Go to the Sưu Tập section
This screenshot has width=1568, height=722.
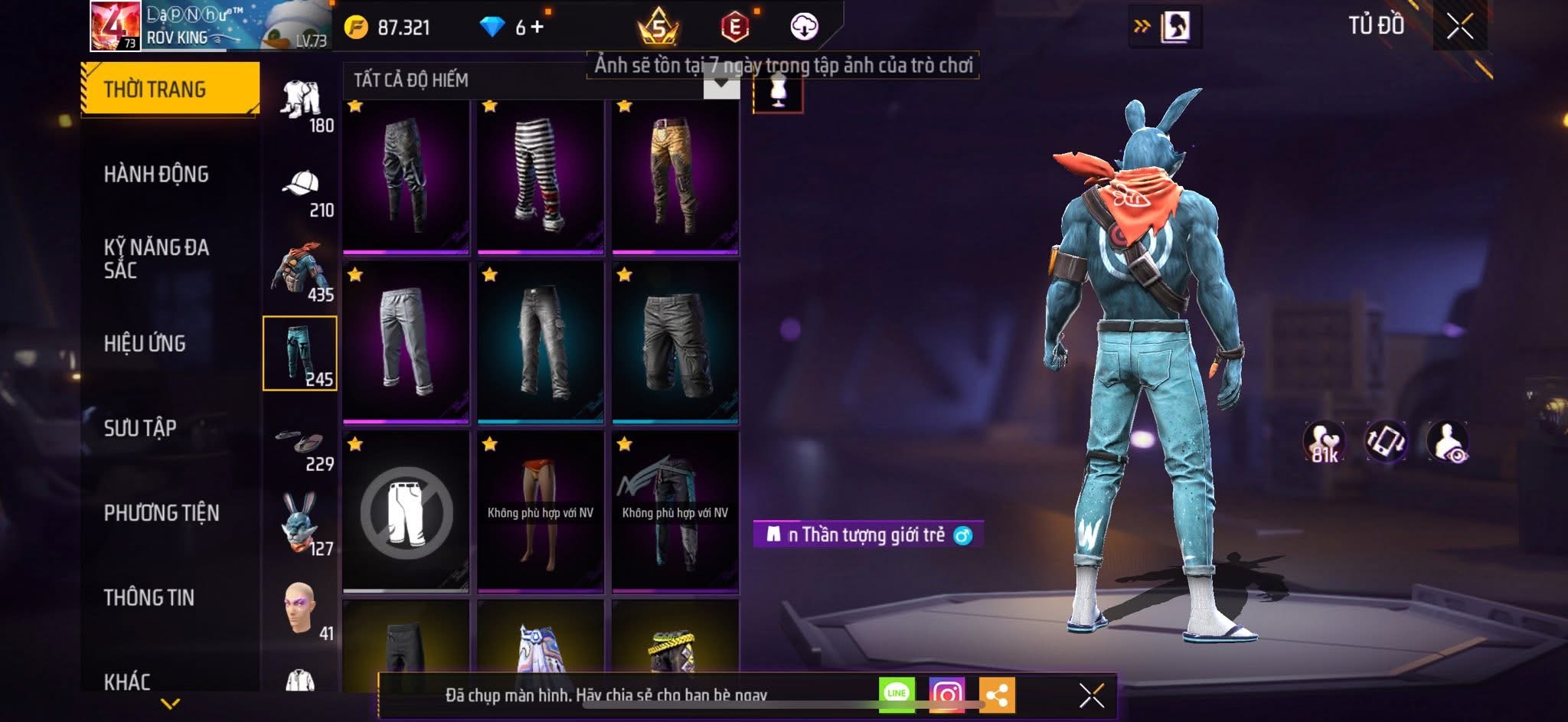pyautogui.click(x=140, y=427)
